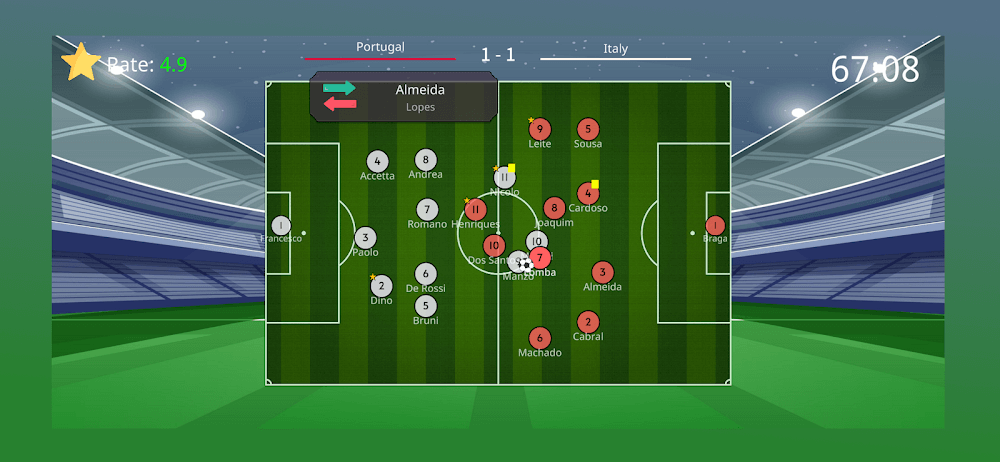Viewport: 1000px width, 462px height.
Task: Tap the gold star Rate icon
Action: click(81, 62)
